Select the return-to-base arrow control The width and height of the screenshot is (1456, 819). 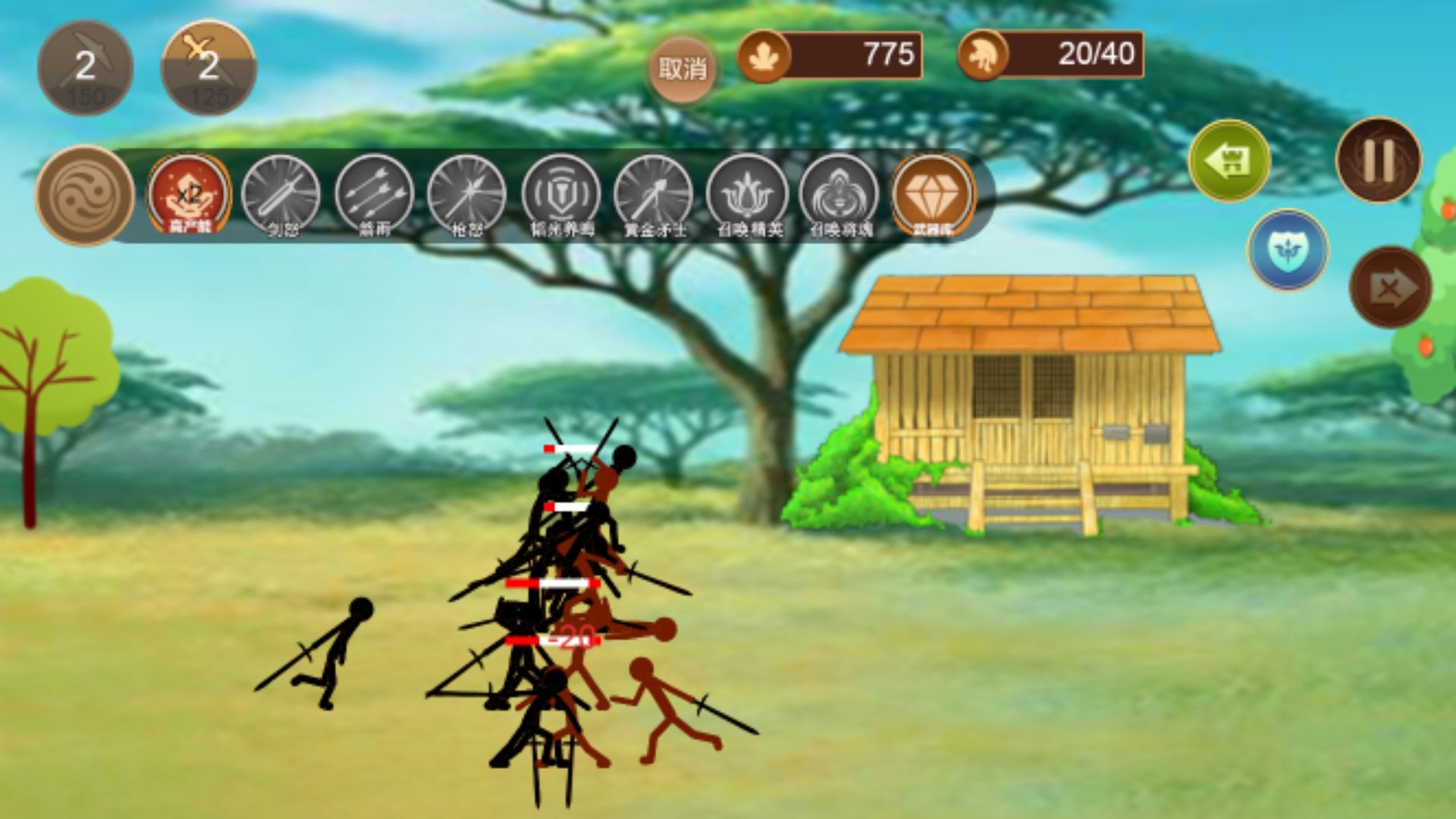click(x=1230, y=159)
